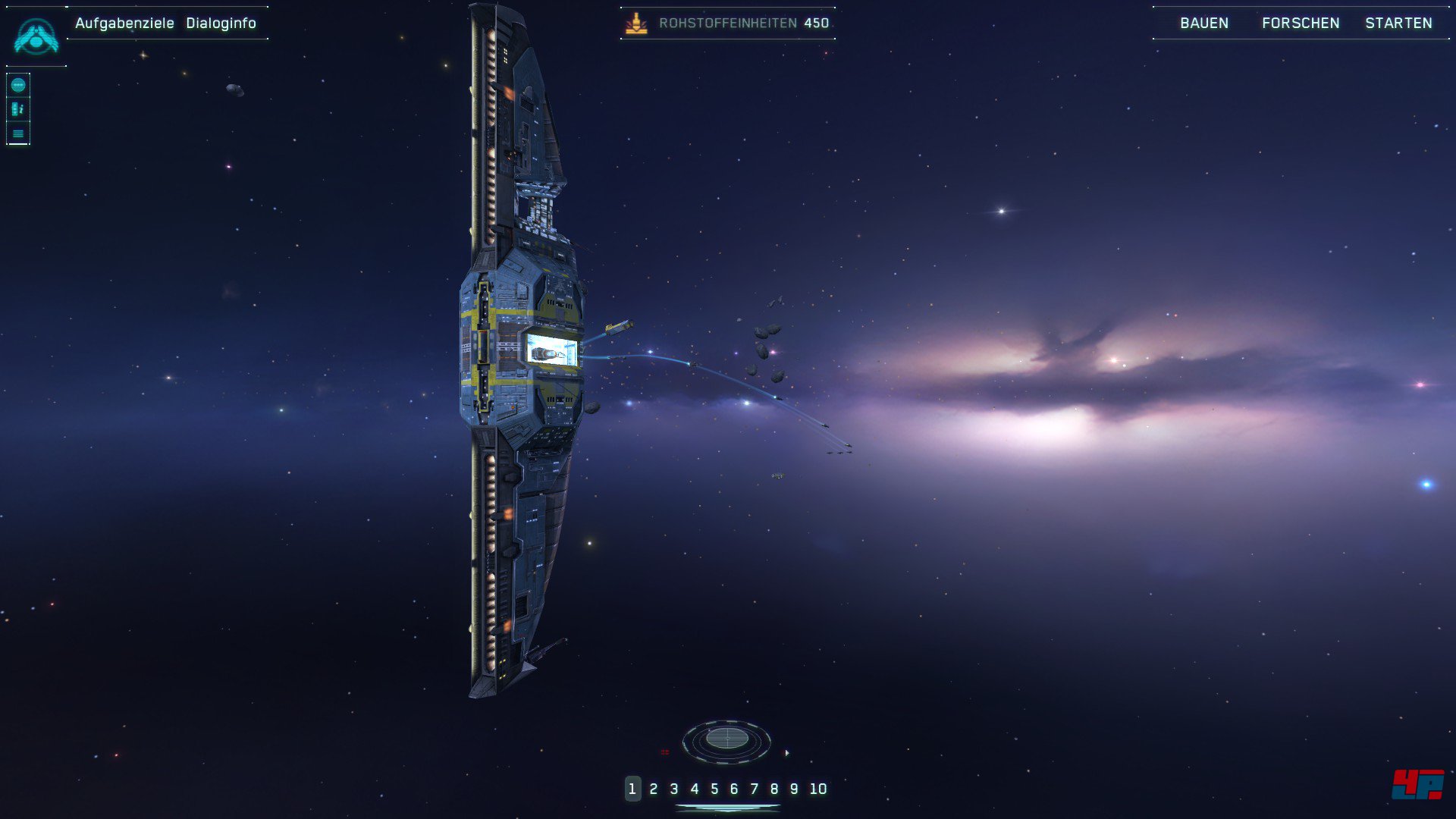
Task: Click the three-lines list icon
Action: [18, 133]
